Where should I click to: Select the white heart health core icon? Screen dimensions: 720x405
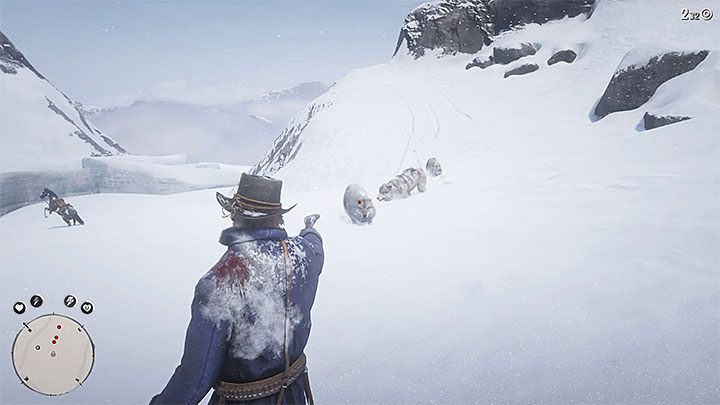19,308
